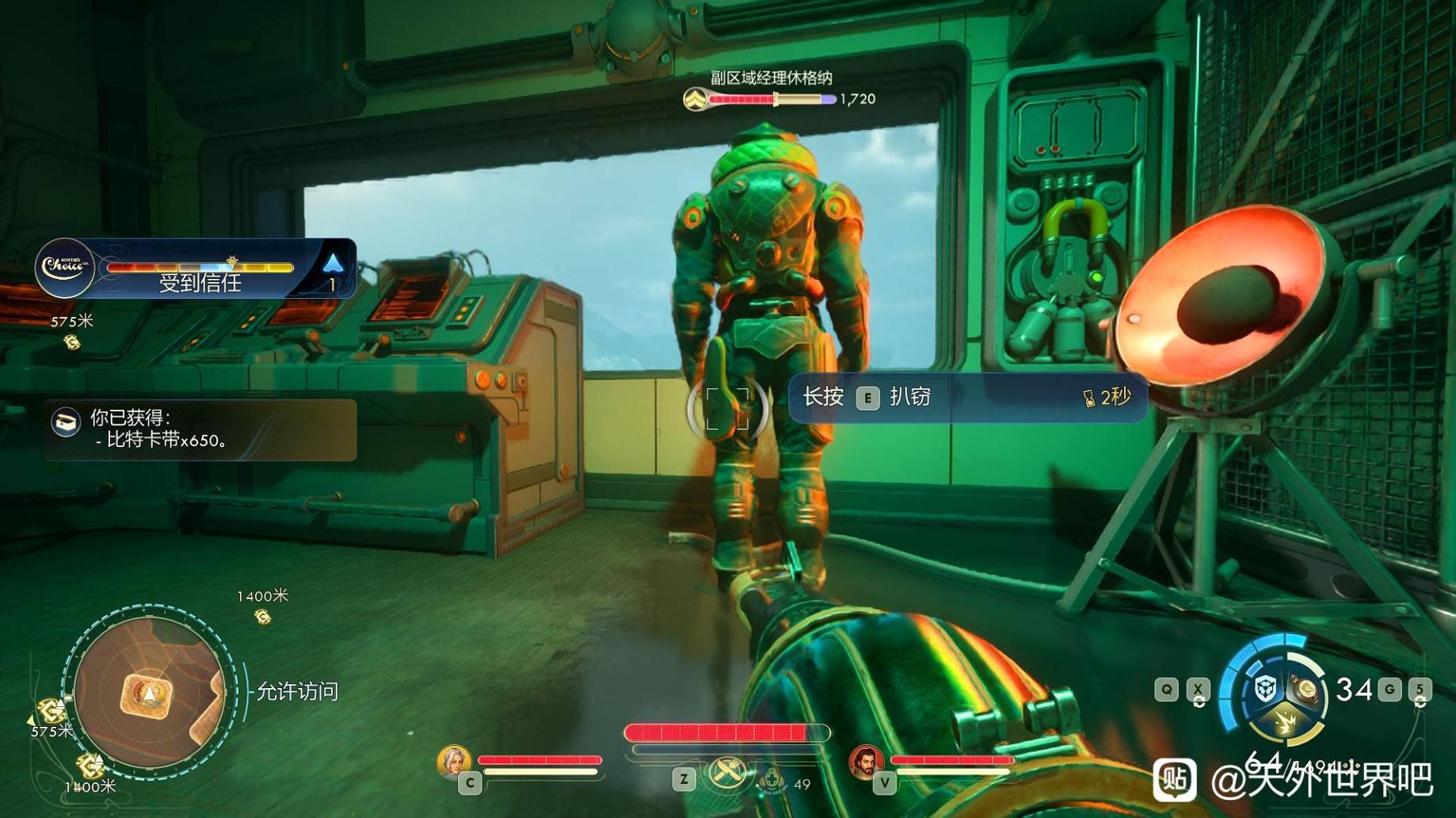Click the enemy rank chevron beside 休格纳's bar

696,100
